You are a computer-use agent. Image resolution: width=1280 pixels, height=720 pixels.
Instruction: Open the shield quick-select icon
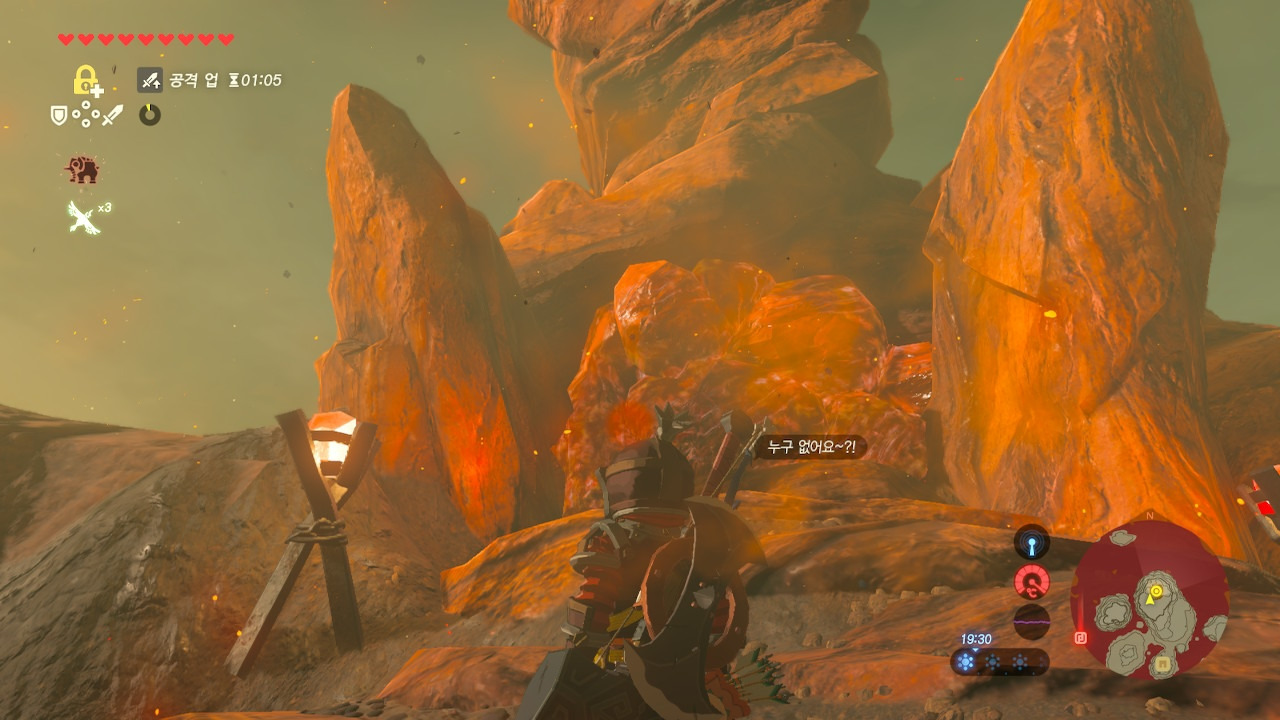click(x=59, y=116)
